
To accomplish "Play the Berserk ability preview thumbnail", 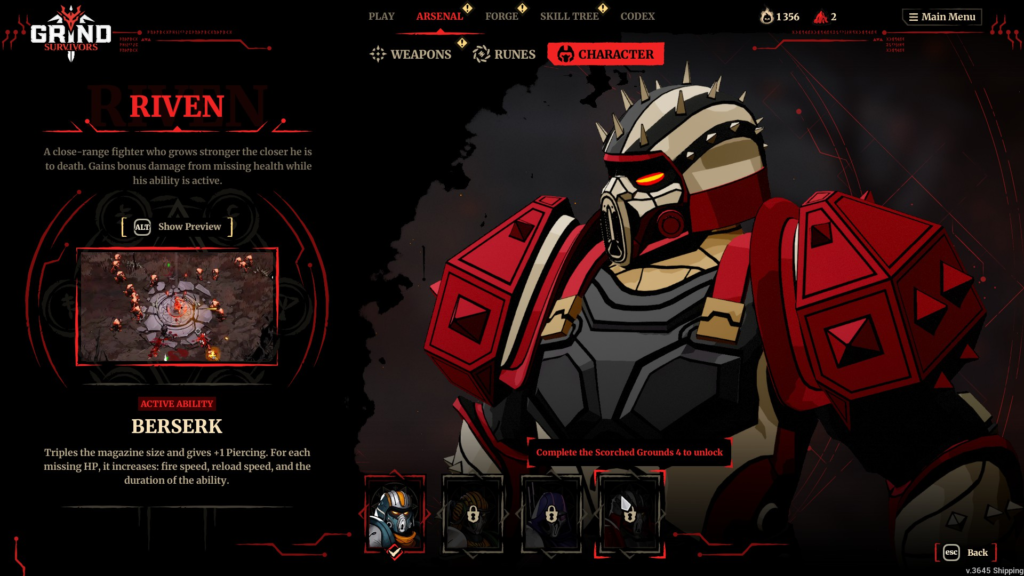I will click(x=177, y=306).
